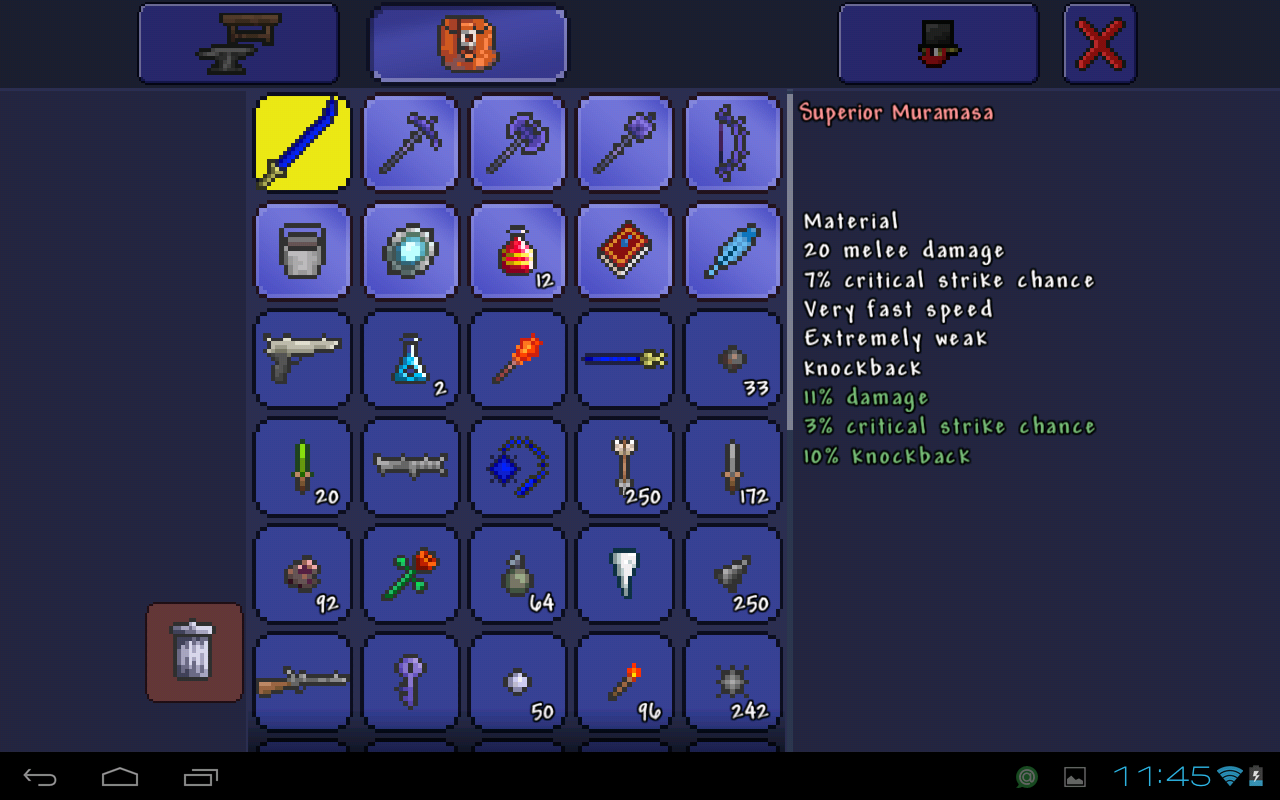Viewport: 1280px width, 800px height.
Task: Tap the Android back button
Action: coord(41,777)
